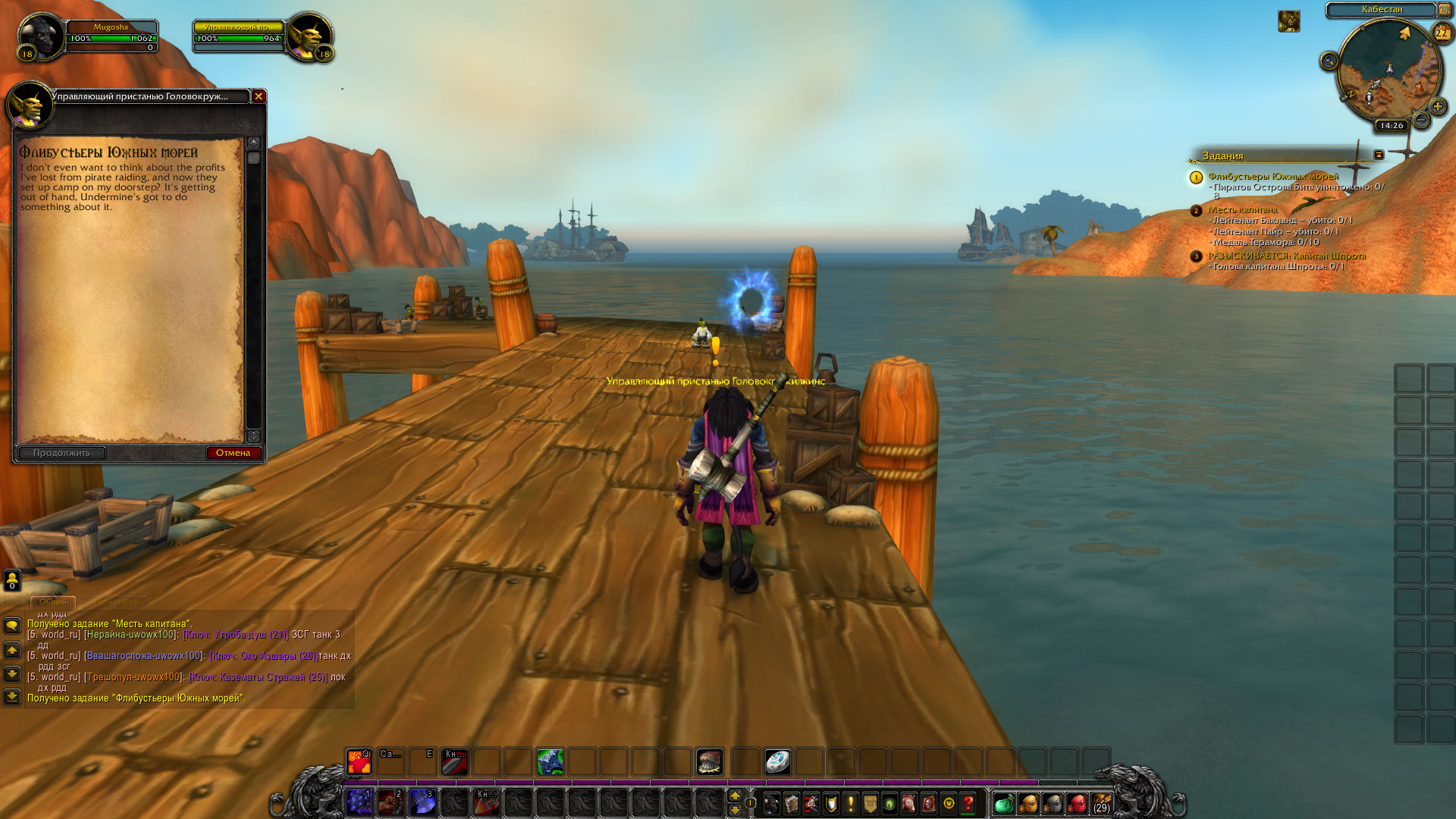Zoom in on the minimap

point(1437,106)
